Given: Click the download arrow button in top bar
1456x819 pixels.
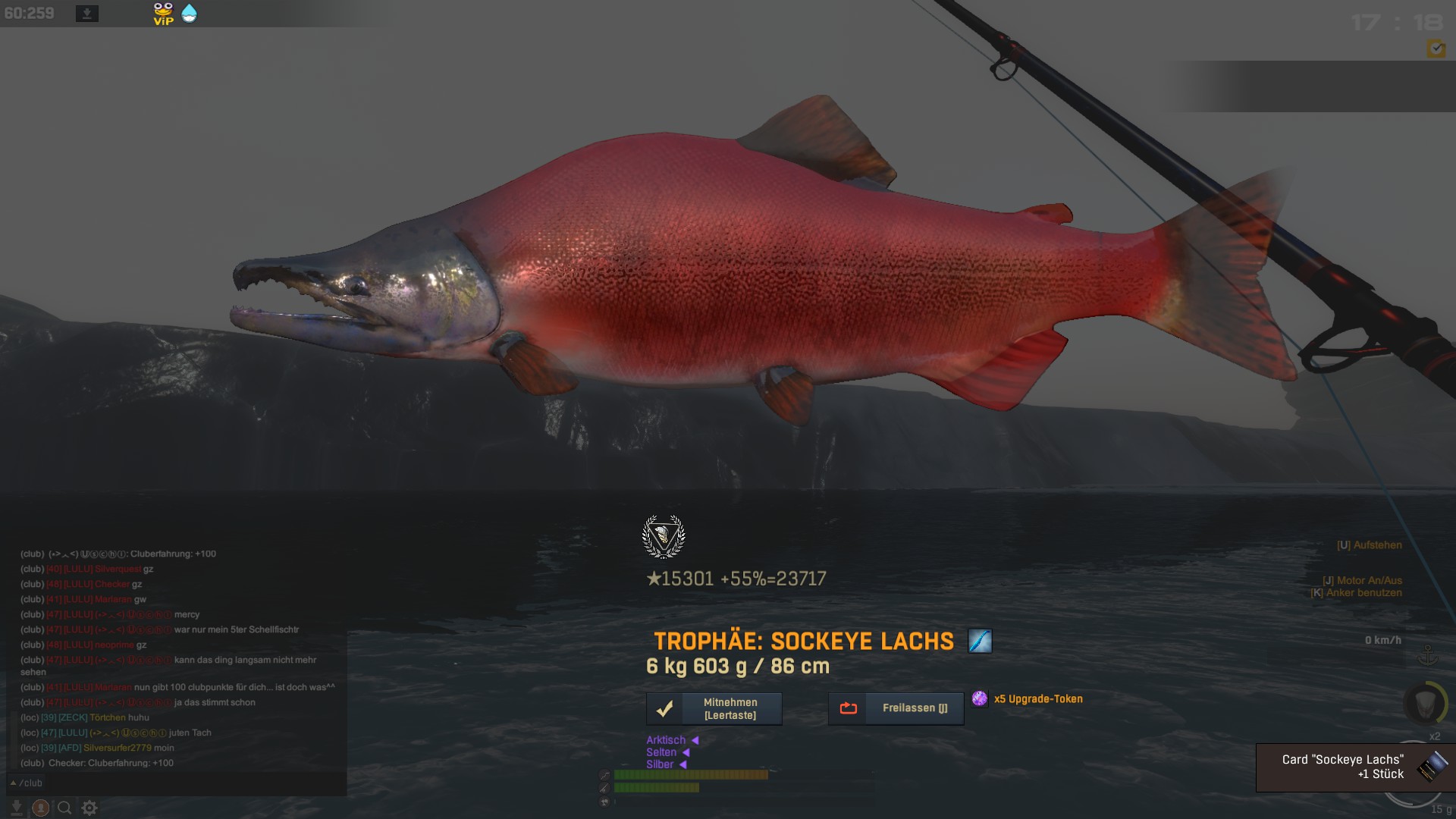Looking at the screenshot, I should click(87, 14).
